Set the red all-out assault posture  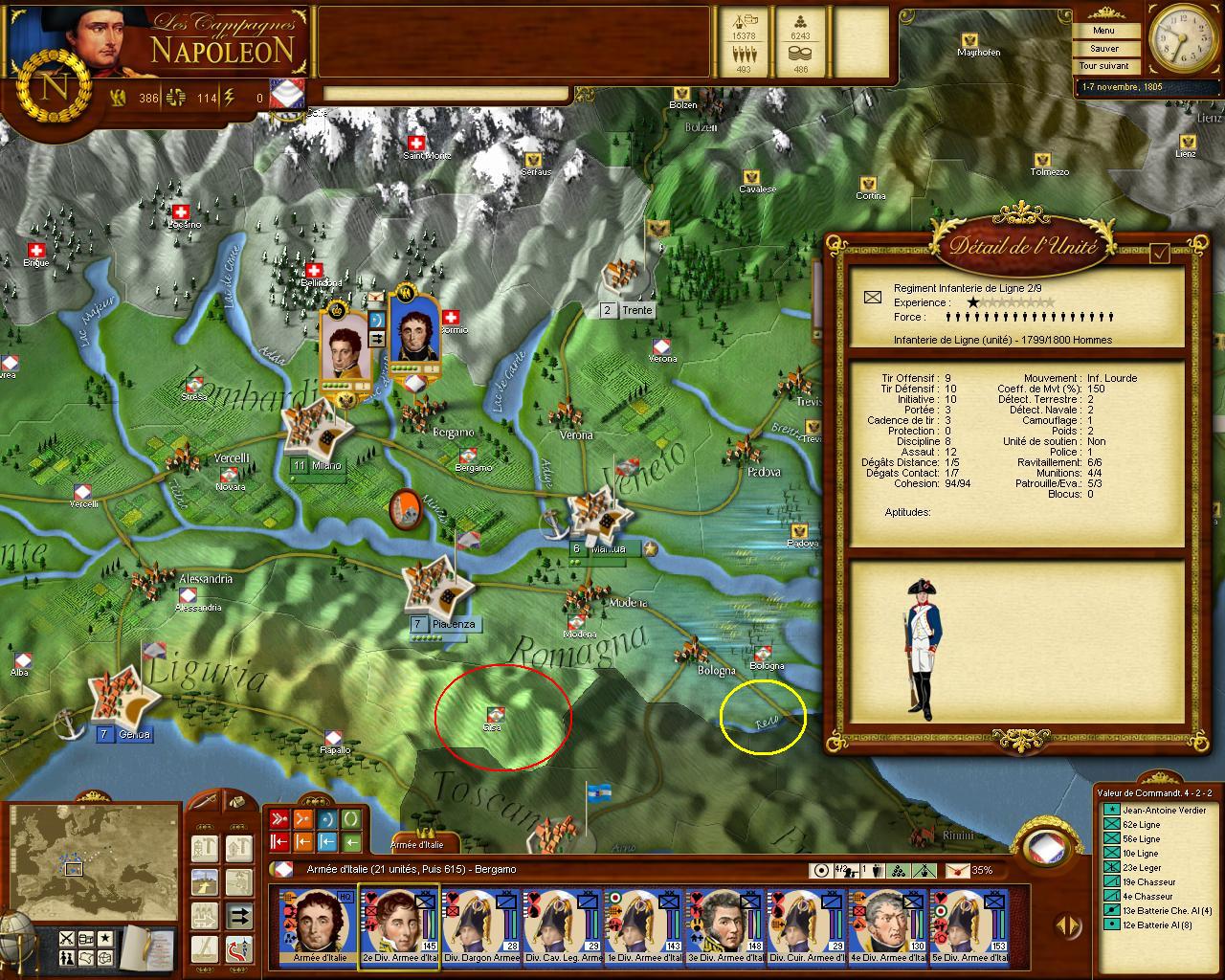pyautogui.click(x=279, y=818)
